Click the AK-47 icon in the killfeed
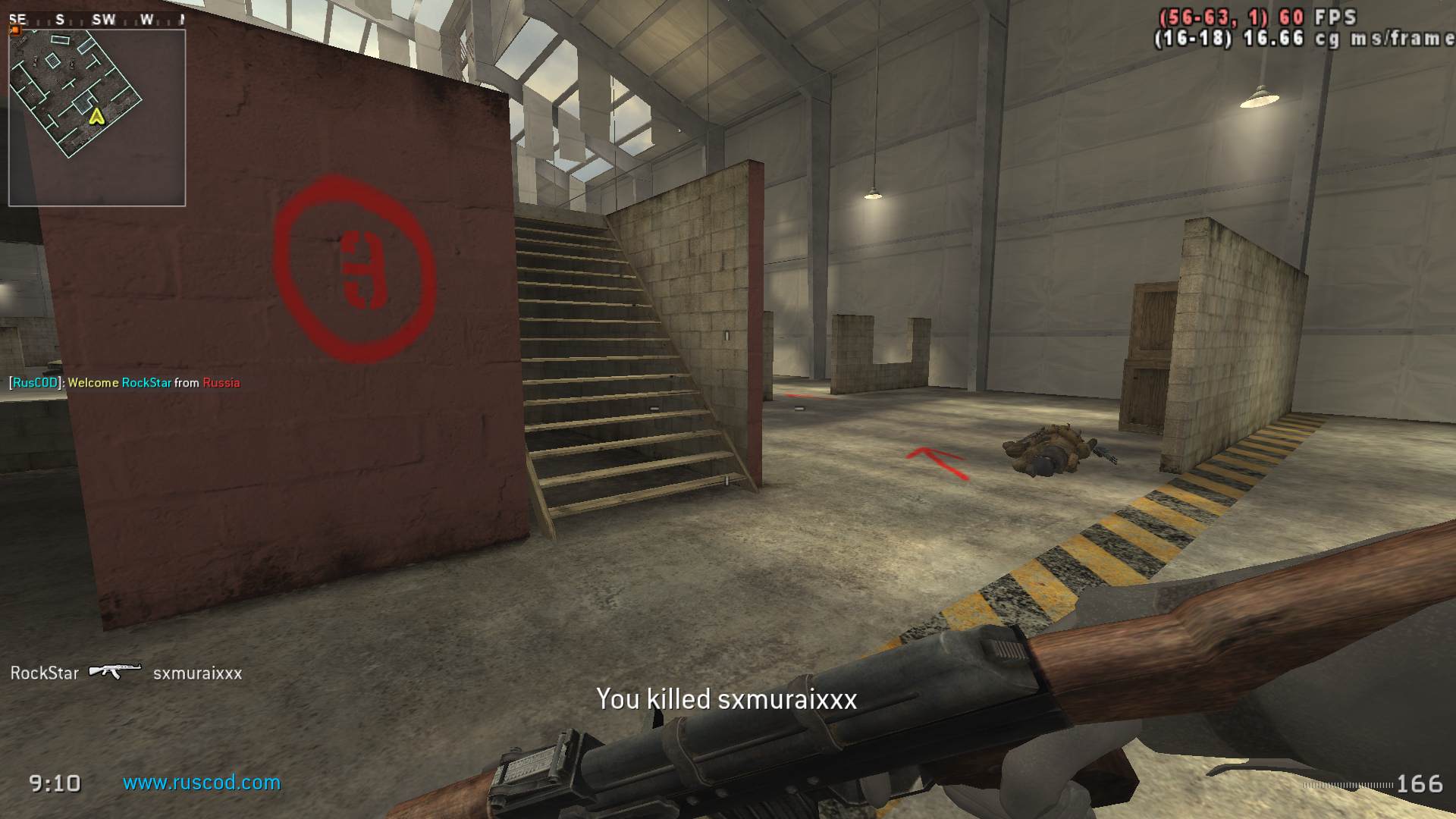 tap(115, 671)
